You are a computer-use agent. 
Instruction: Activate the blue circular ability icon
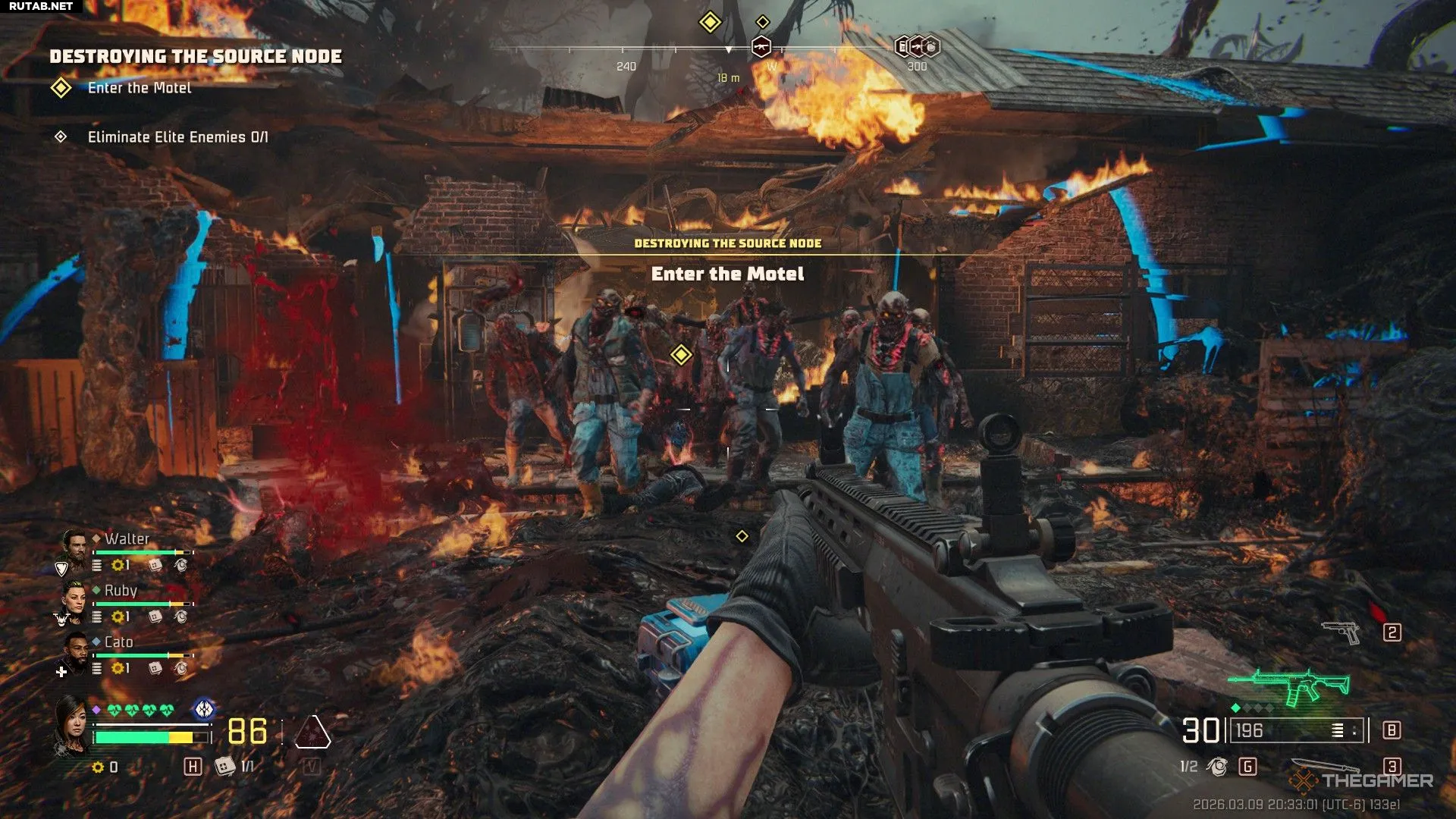pos(203,710)
